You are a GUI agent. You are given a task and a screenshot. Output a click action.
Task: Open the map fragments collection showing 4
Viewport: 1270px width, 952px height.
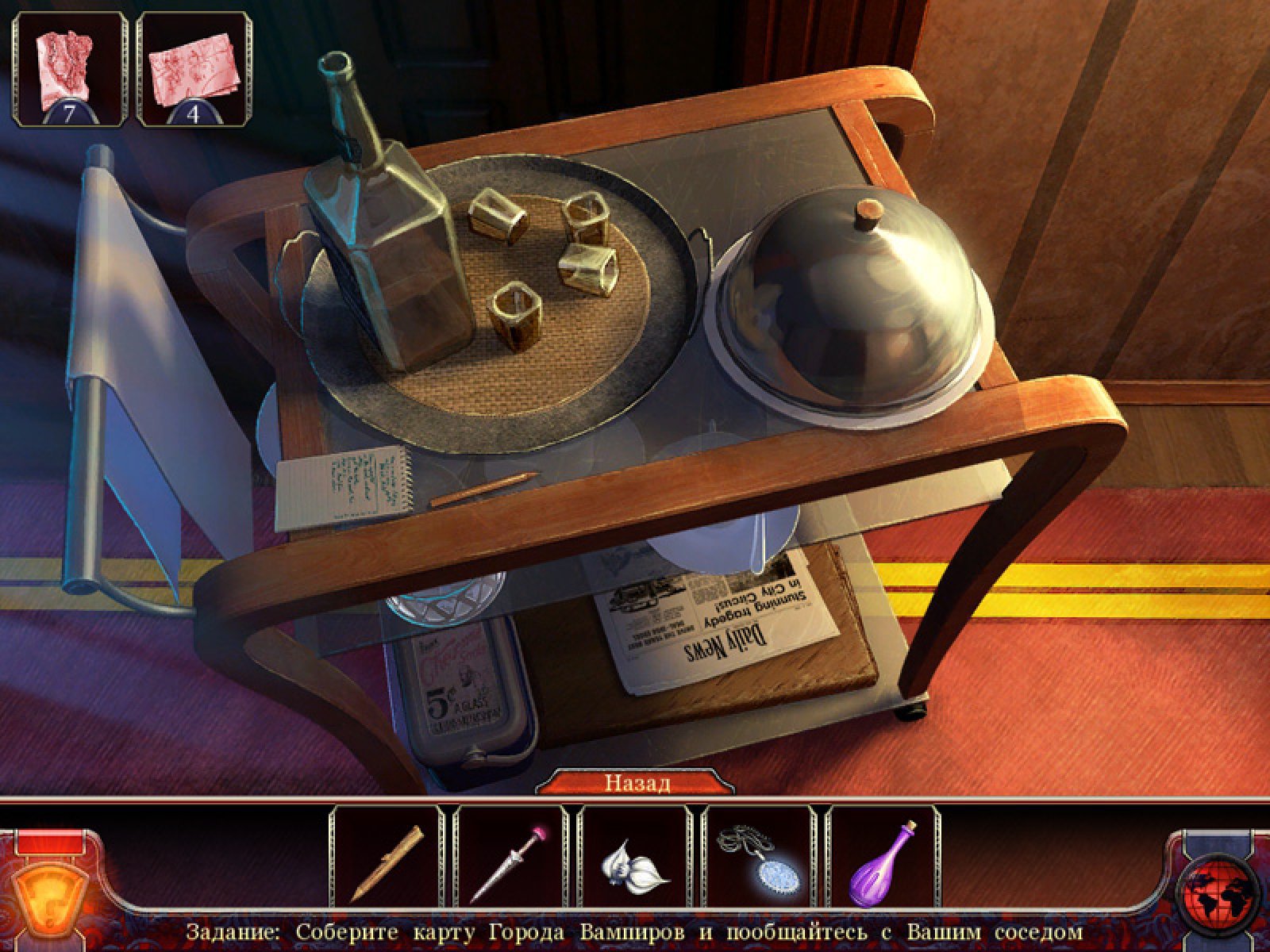(x=194, y=69)
